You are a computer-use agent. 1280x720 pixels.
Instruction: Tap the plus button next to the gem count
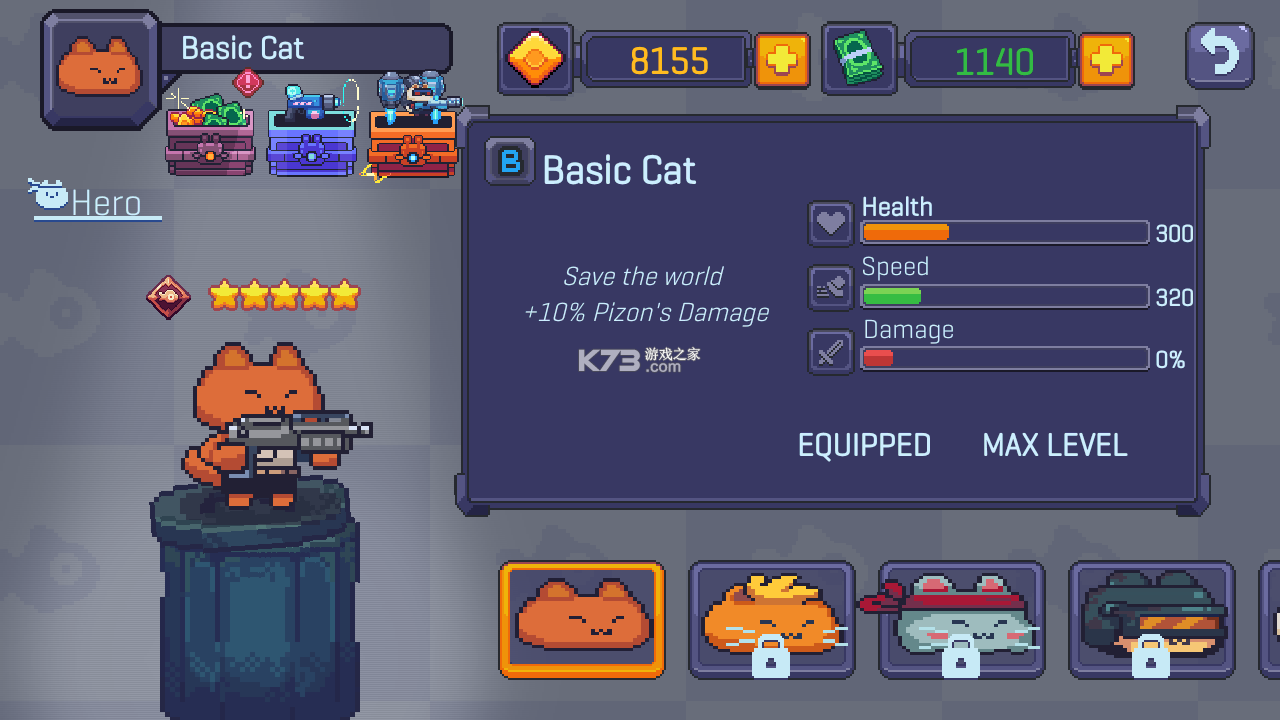click(x=783, y=60)
